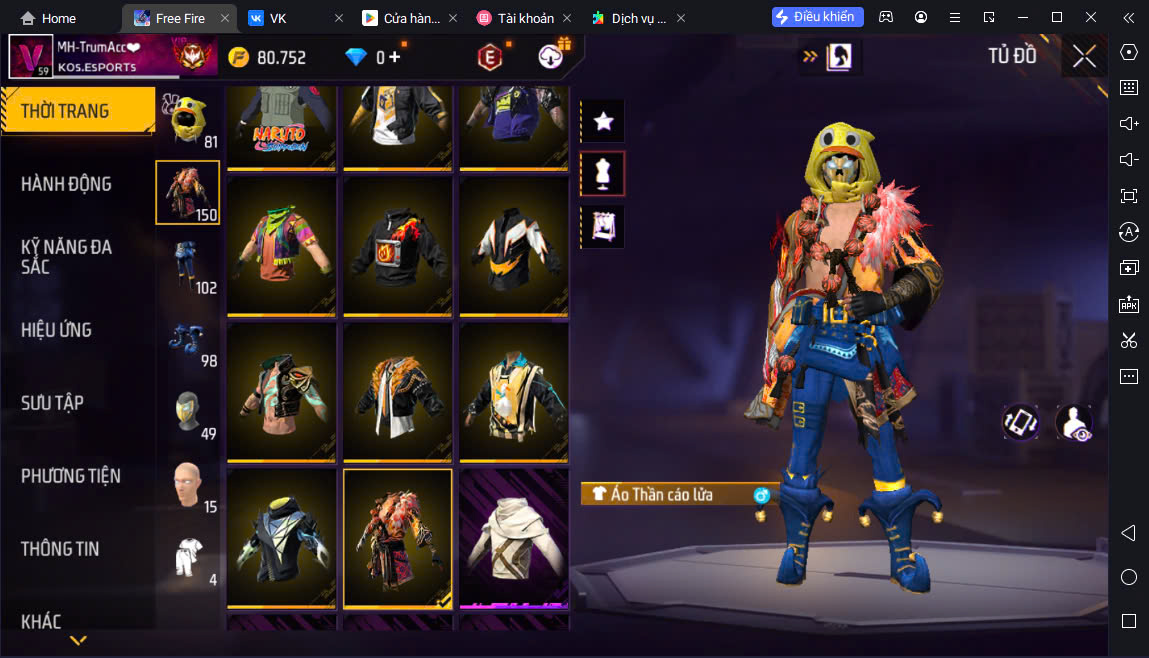Choose the white hooded cloak item
This screenshot has height=658, width=1149.
(x=513, y=538)
